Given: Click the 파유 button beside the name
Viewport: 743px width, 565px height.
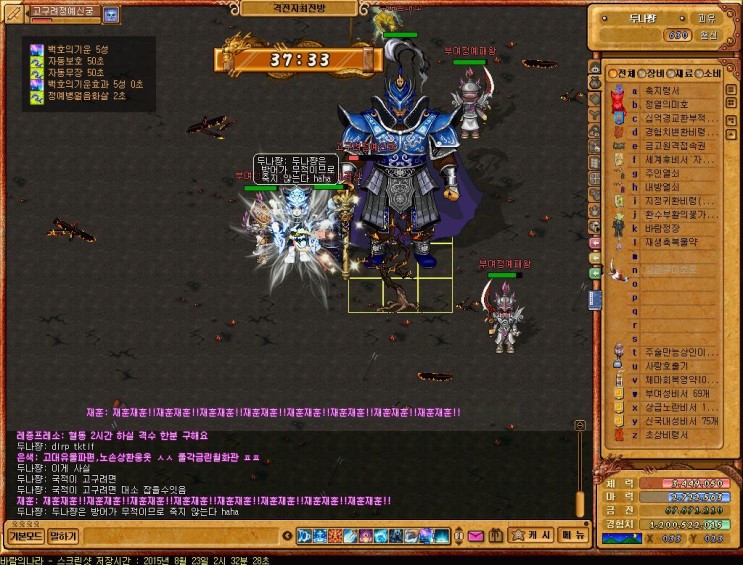Looking at the screenshot, I should [707, 18].
